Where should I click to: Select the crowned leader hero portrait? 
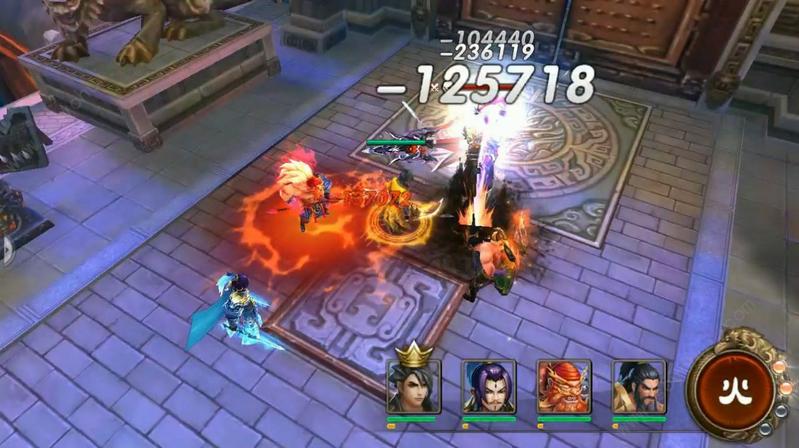pyautogui.click(x=413, y=385)
